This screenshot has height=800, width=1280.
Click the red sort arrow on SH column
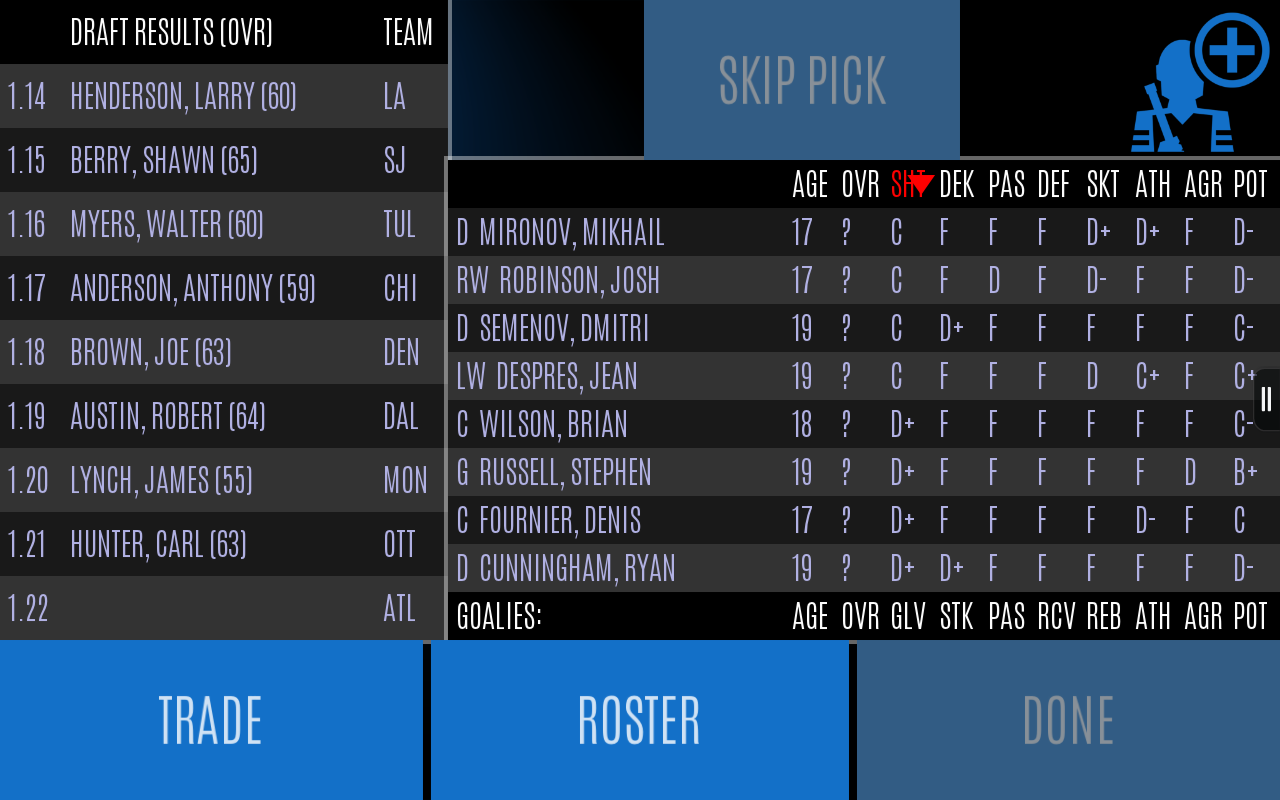click(923, 184)
